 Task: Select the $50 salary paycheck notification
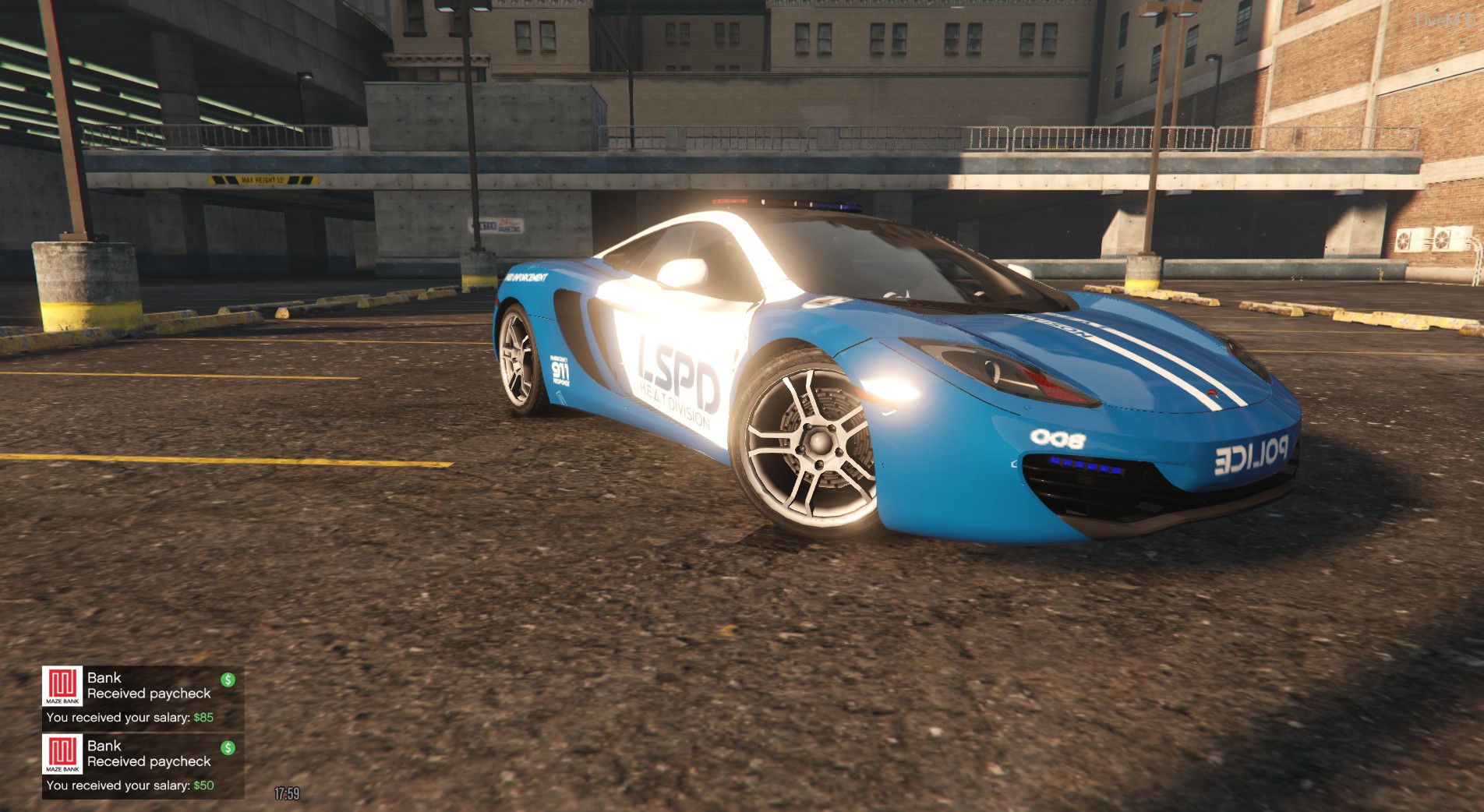(143, 765)
